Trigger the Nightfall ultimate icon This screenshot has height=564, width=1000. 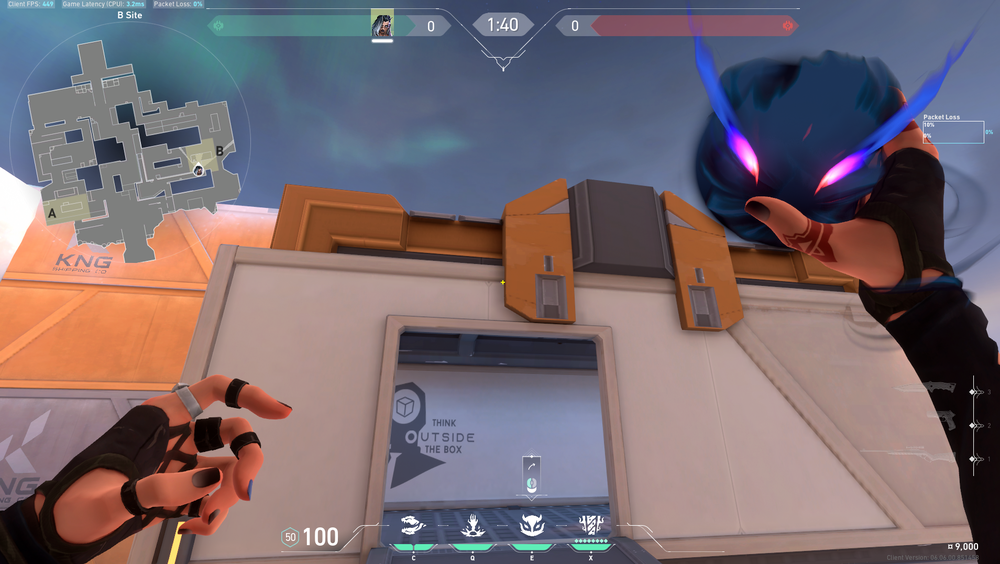coord(590,525)
